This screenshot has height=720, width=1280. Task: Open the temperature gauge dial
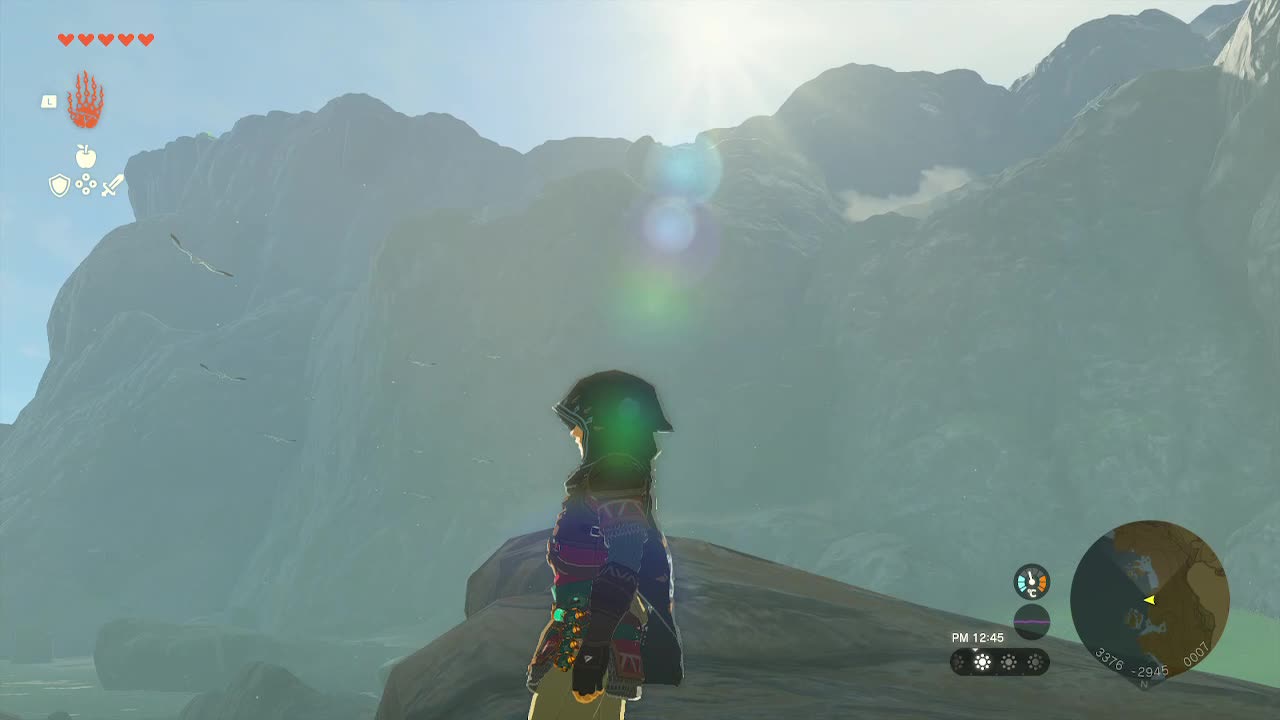[x=1031, y=581]
